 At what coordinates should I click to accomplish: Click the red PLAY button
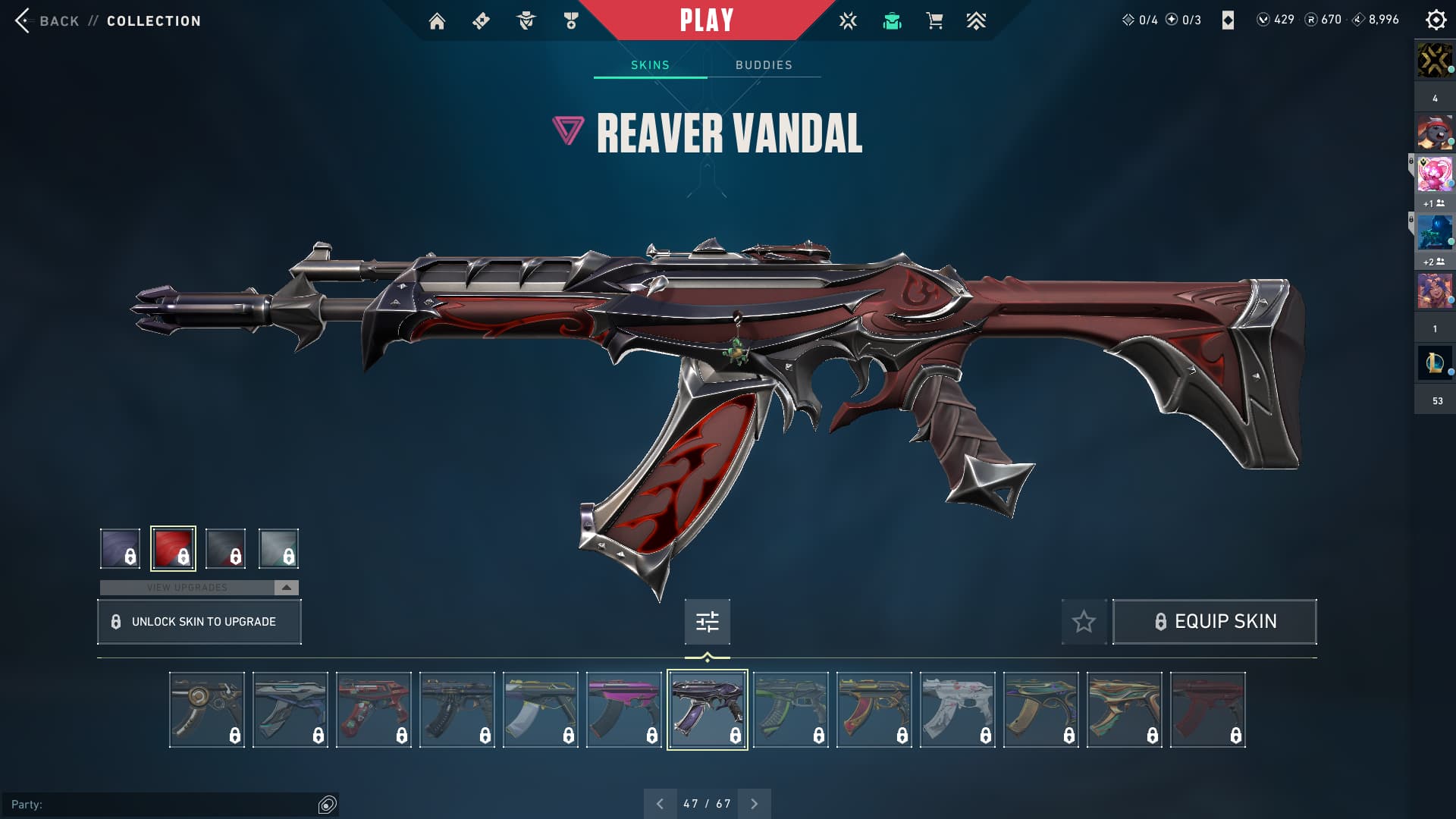pos(706,20)
